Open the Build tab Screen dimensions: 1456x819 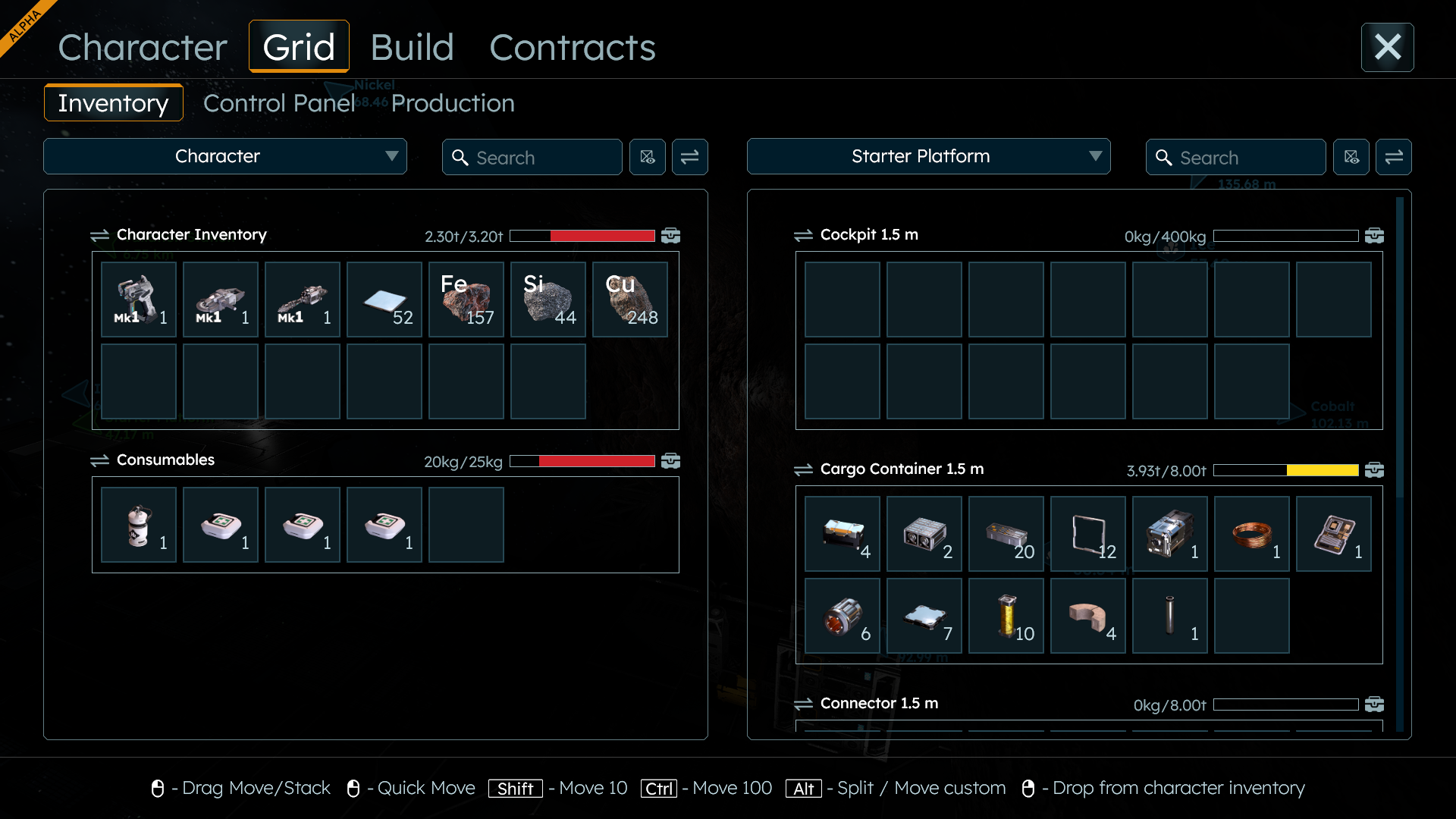pos(412,47)
